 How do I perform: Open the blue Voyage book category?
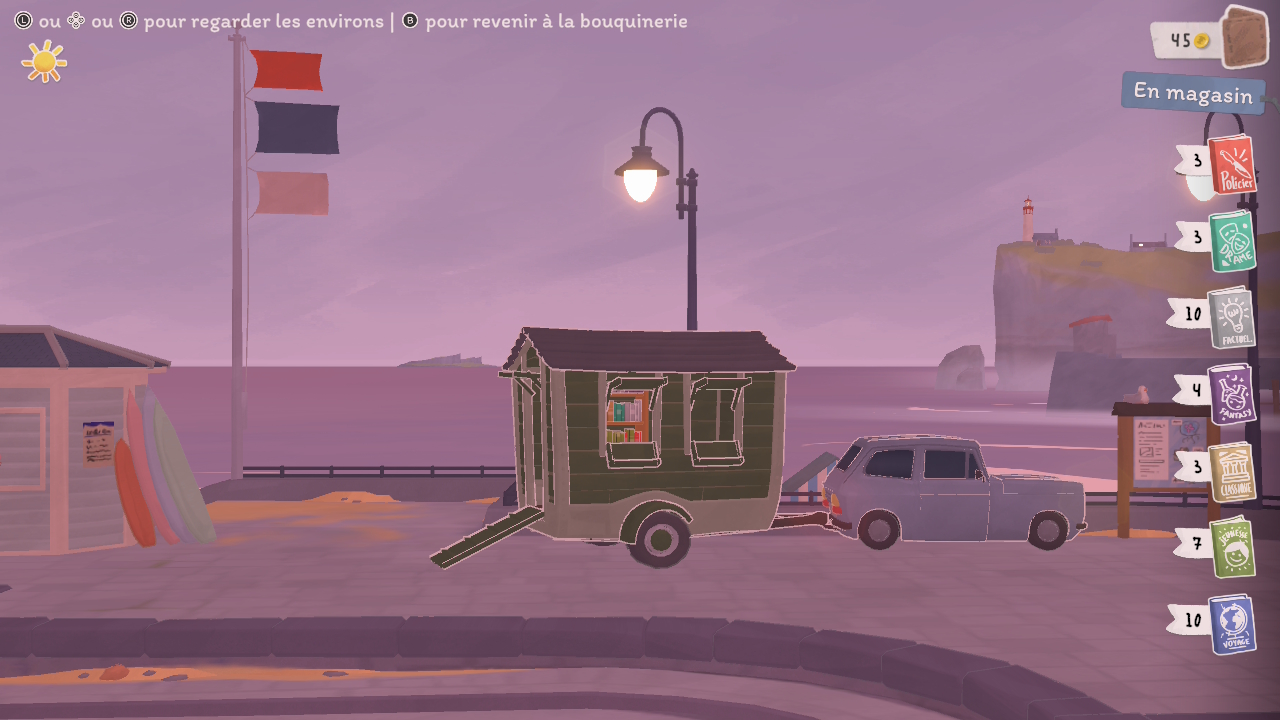(1231, 625)
